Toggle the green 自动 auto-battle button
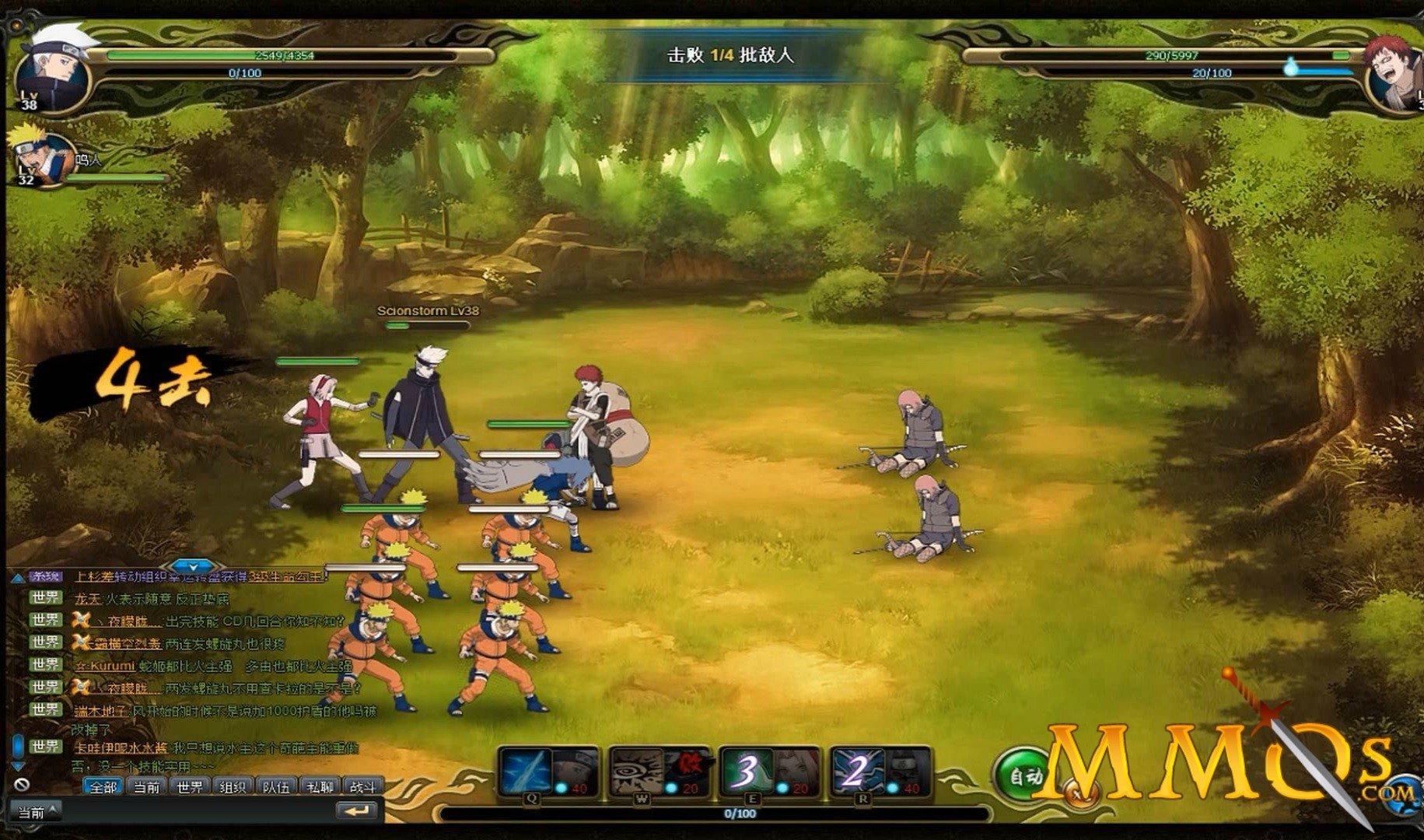1424x840 pixels. [x=1025, y=775]
